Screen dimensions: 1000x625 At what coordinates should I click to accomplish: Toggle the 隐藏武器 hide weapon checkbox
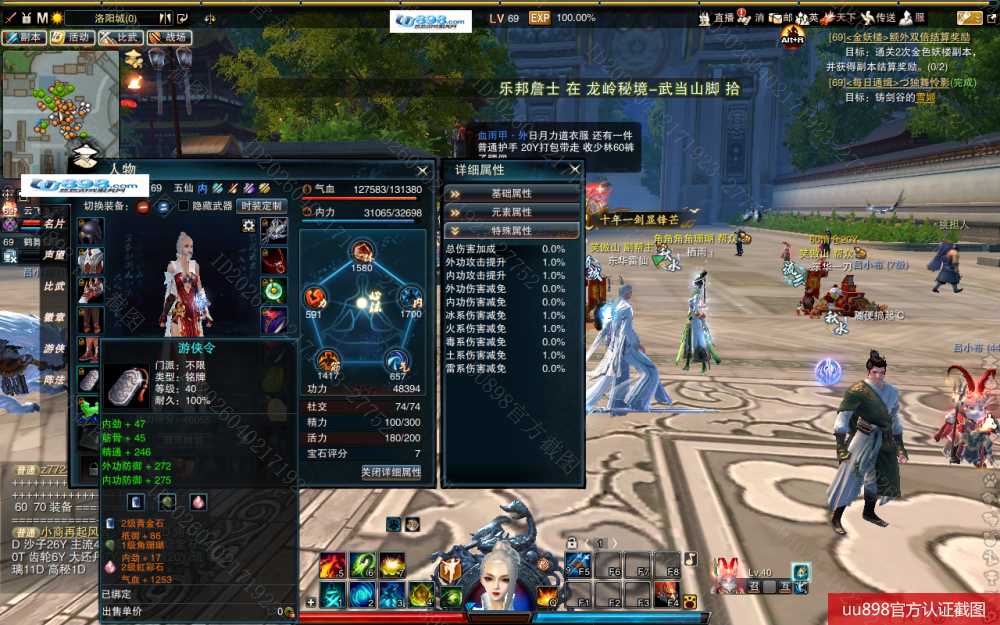tap(183, 206)
